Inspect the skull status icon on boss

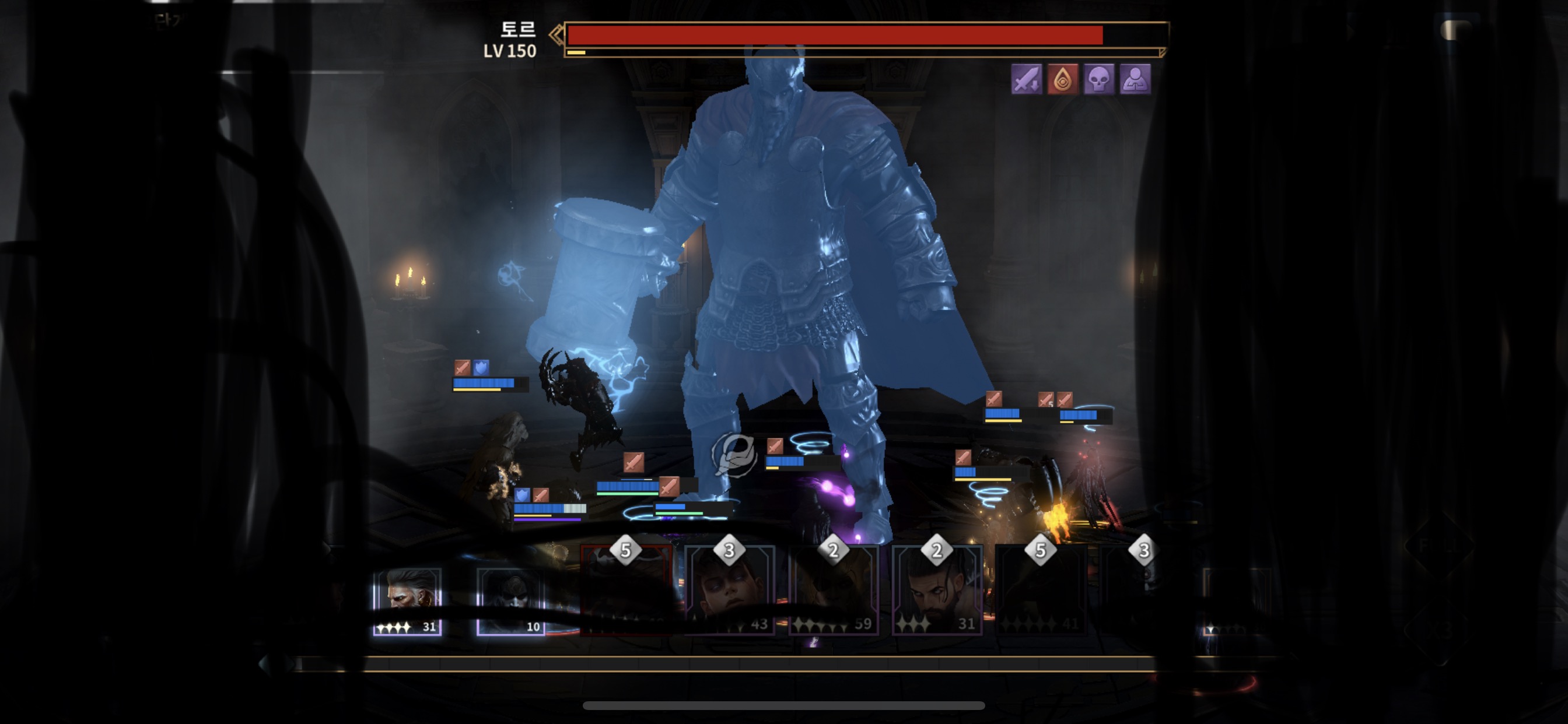[1098, 79]
